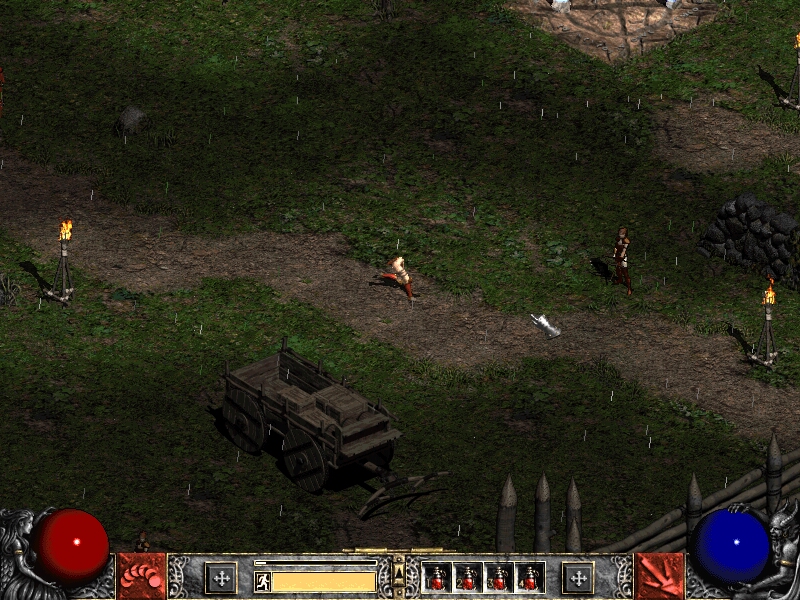Select the left-hand attack skill icon
This screenshot has height=600, width=800.
pos(141,577)
